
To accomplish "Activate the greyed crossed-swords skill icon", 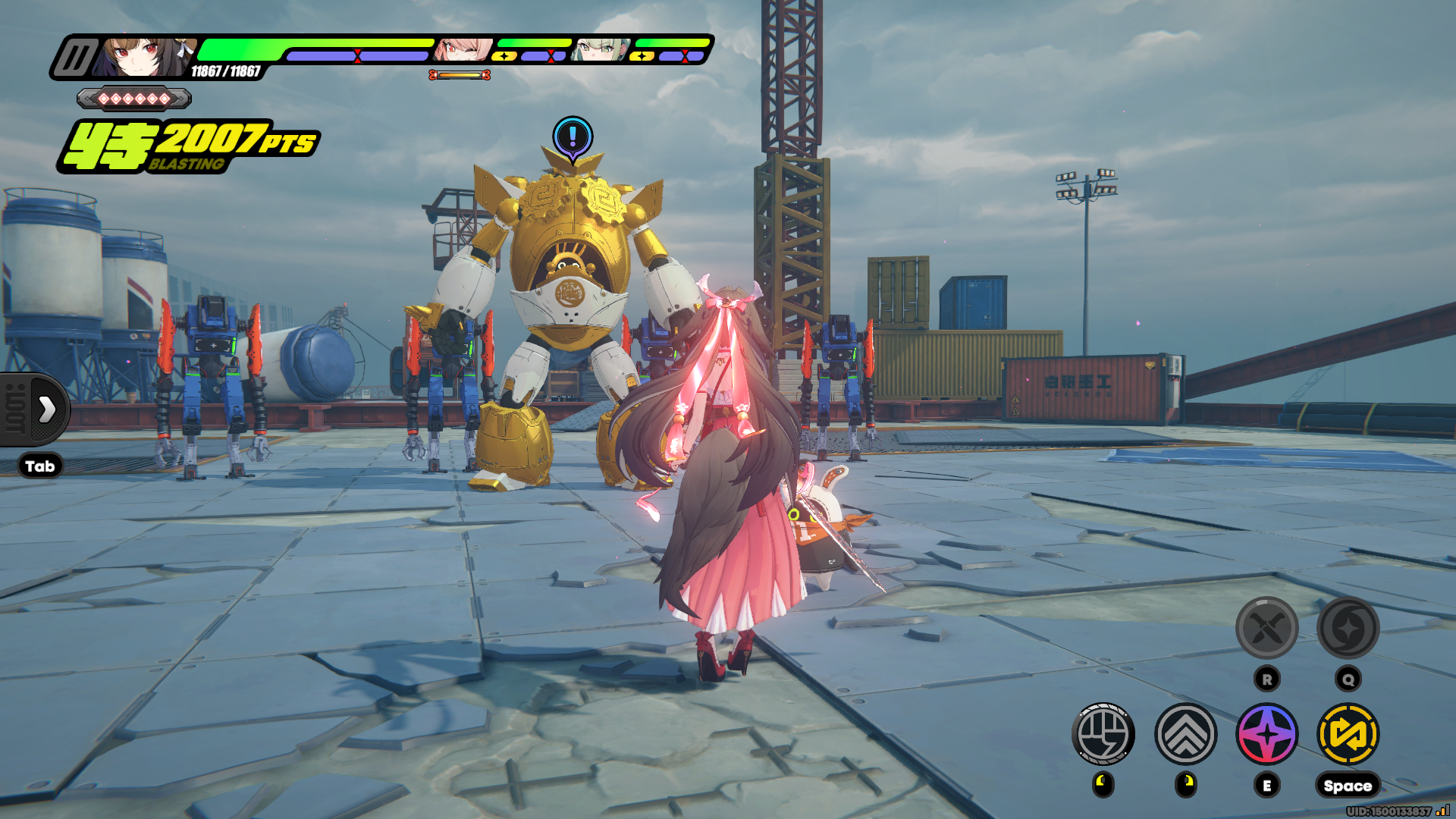I will pos(1267,628).
